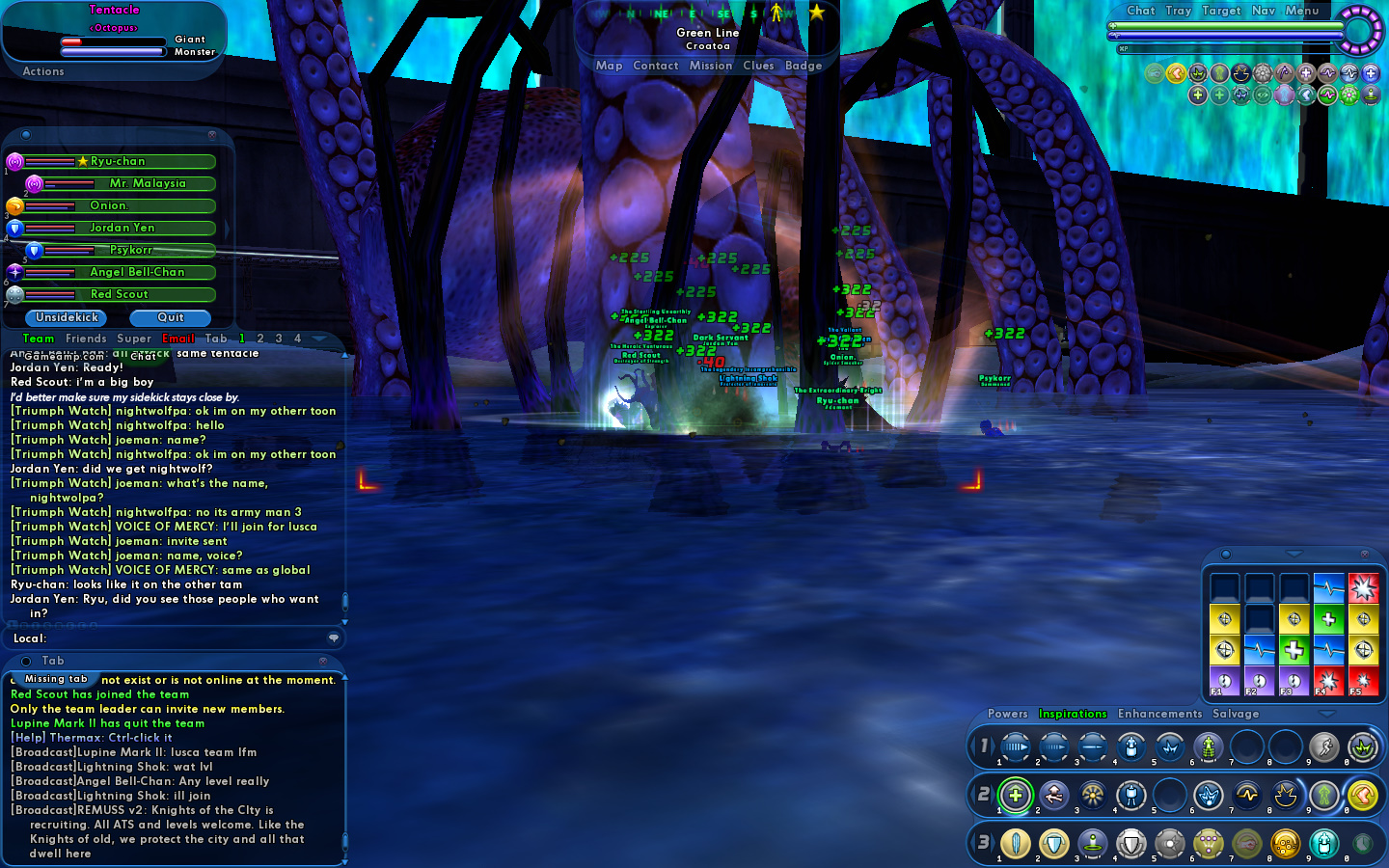Open the Map window

click(609, 66)
